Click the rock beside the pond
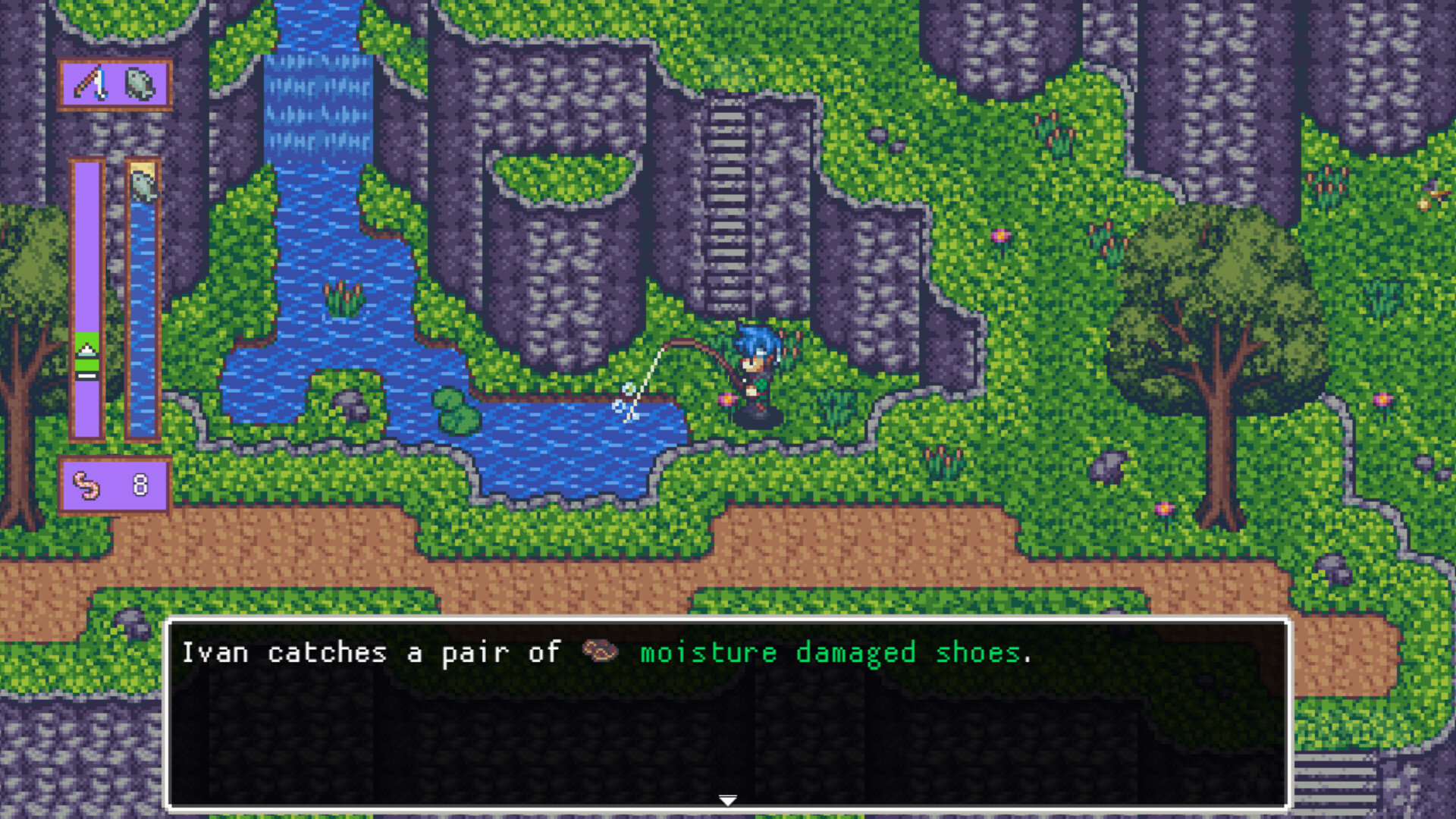The width and height of the screenshot is (1456, 819). pyautogui.click(x=350, y=405)
